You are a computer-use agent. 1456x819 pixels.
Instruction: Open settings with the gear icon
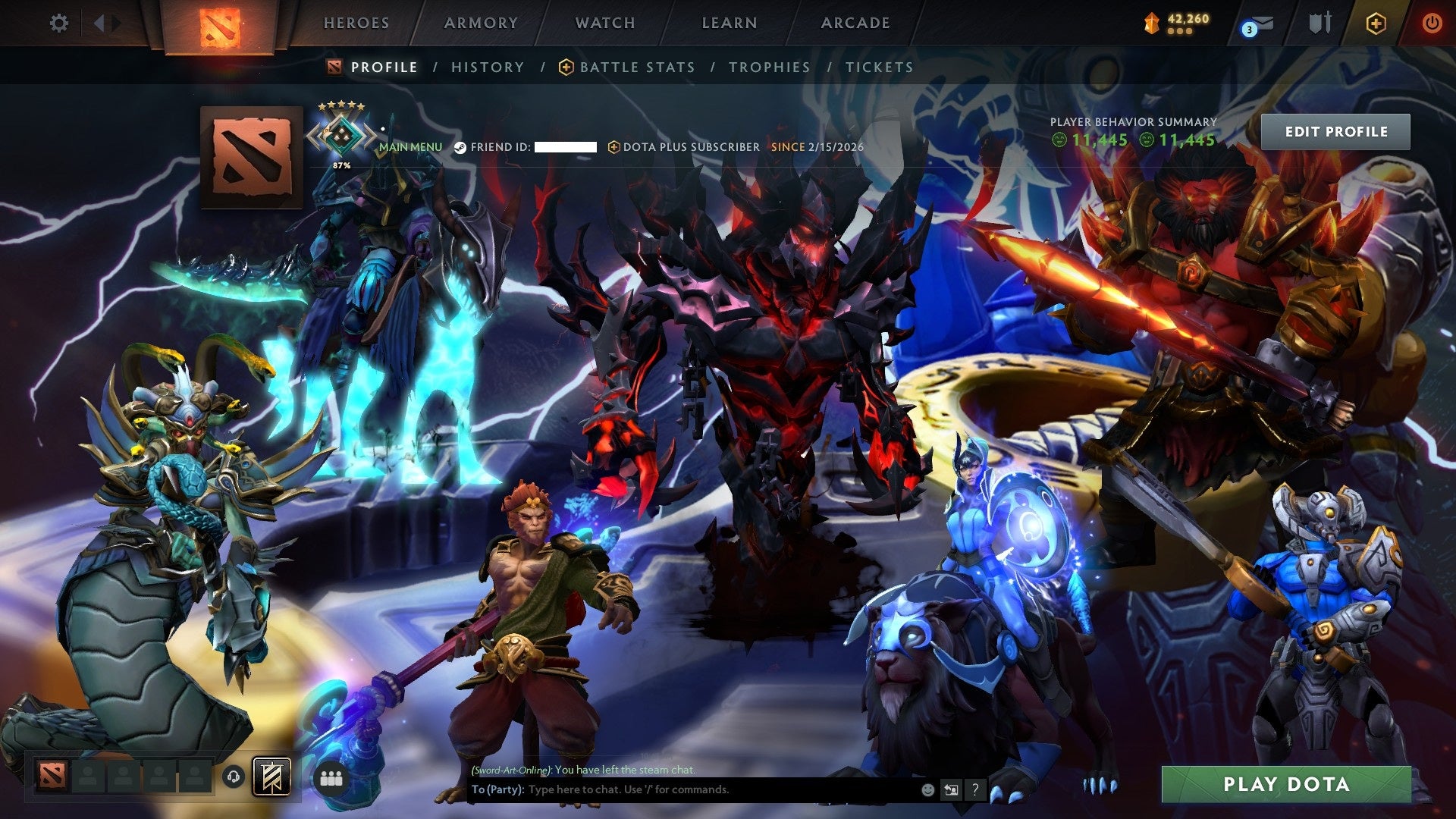point(59,23)
